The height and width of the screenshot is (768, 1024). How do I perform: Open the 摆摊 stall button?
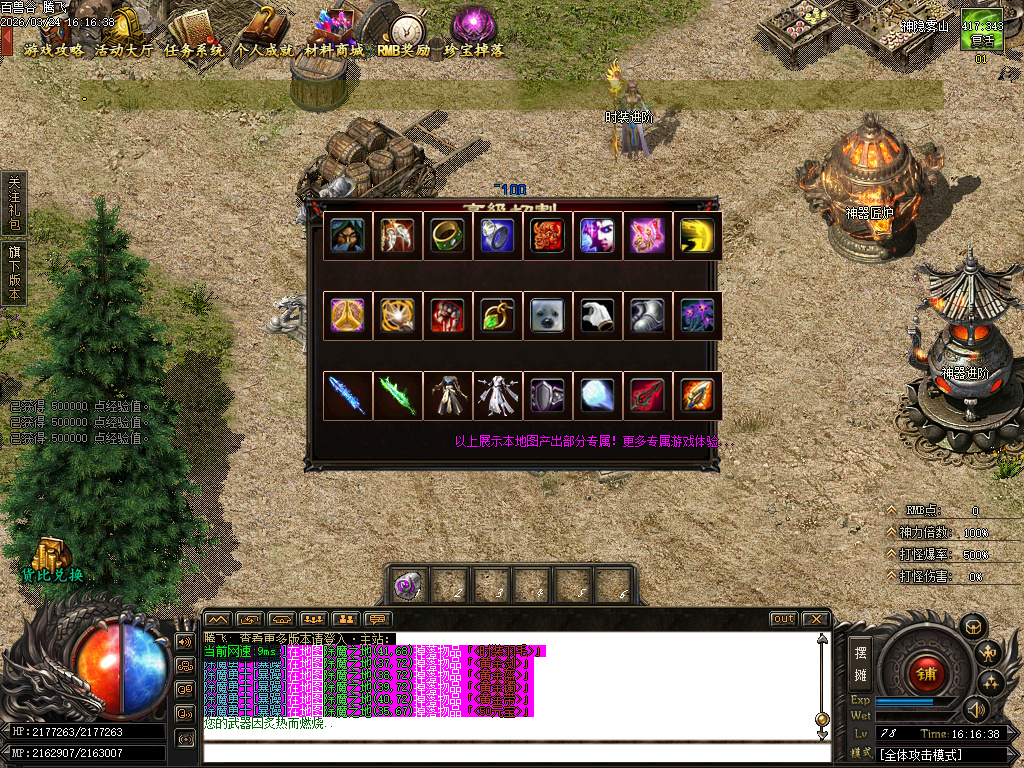(859, 663)
